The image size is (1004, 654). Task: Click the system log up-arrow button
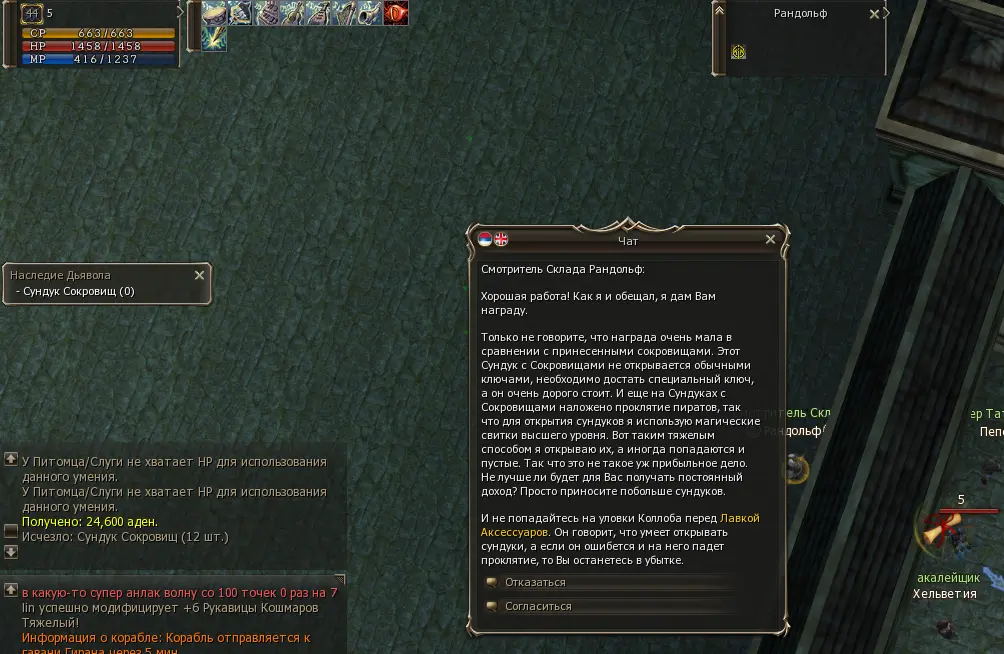11,459
